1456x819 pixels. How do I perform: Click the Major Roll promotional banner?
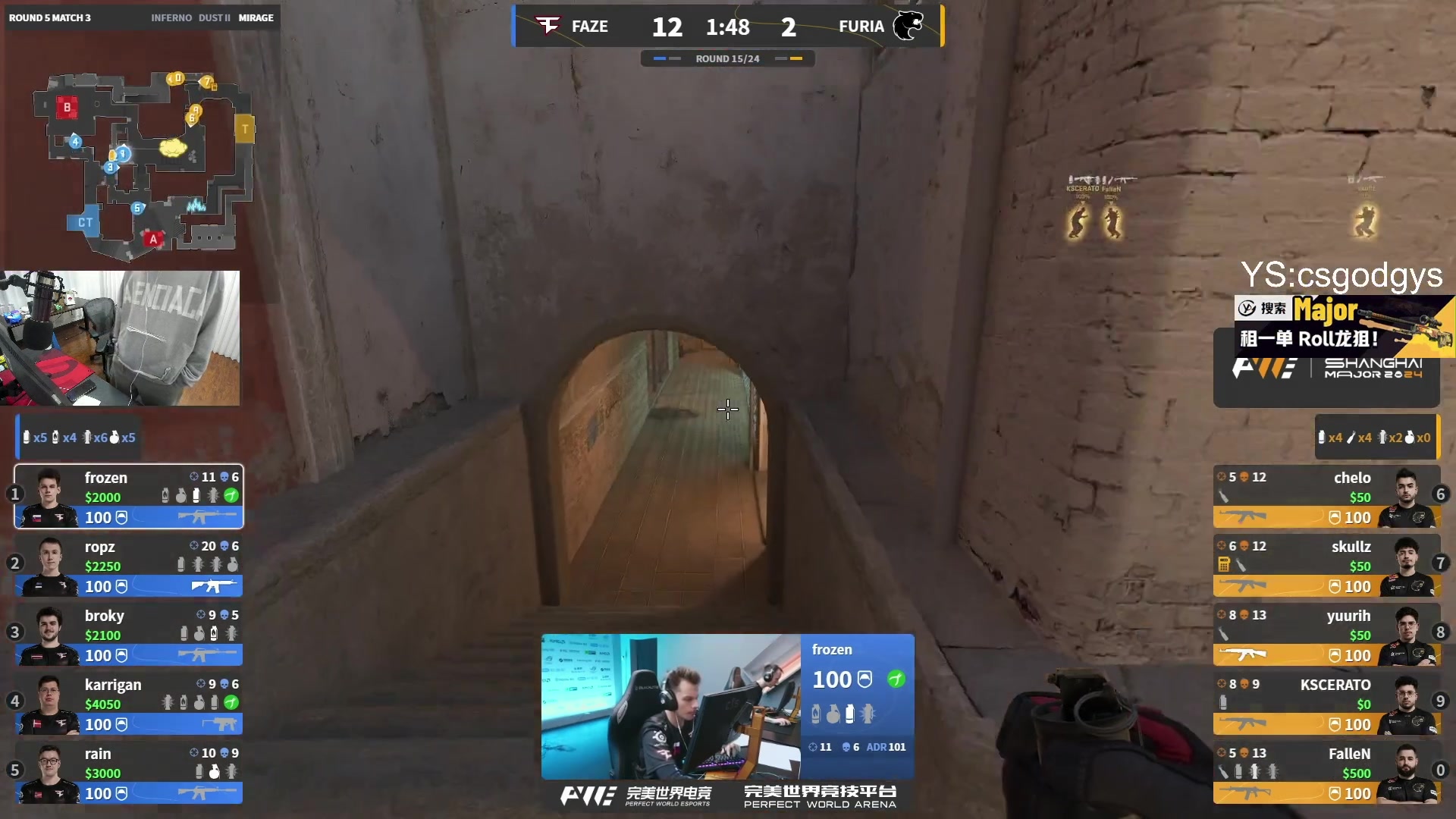pyautogui.click(x=1344, y=326)
